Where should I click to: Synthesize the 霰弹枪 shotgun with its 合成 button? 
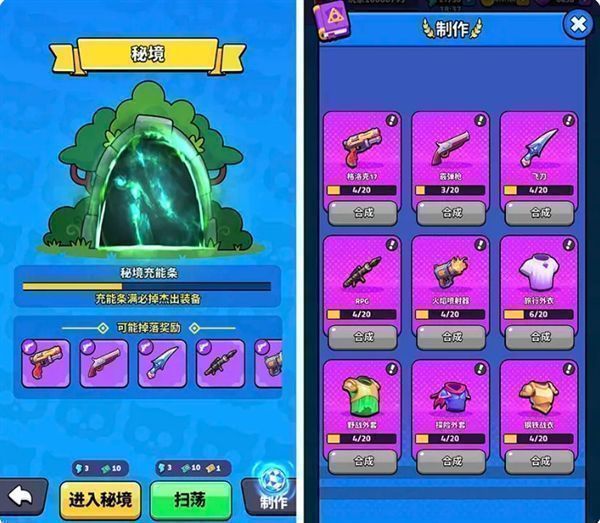pos(451,212)
